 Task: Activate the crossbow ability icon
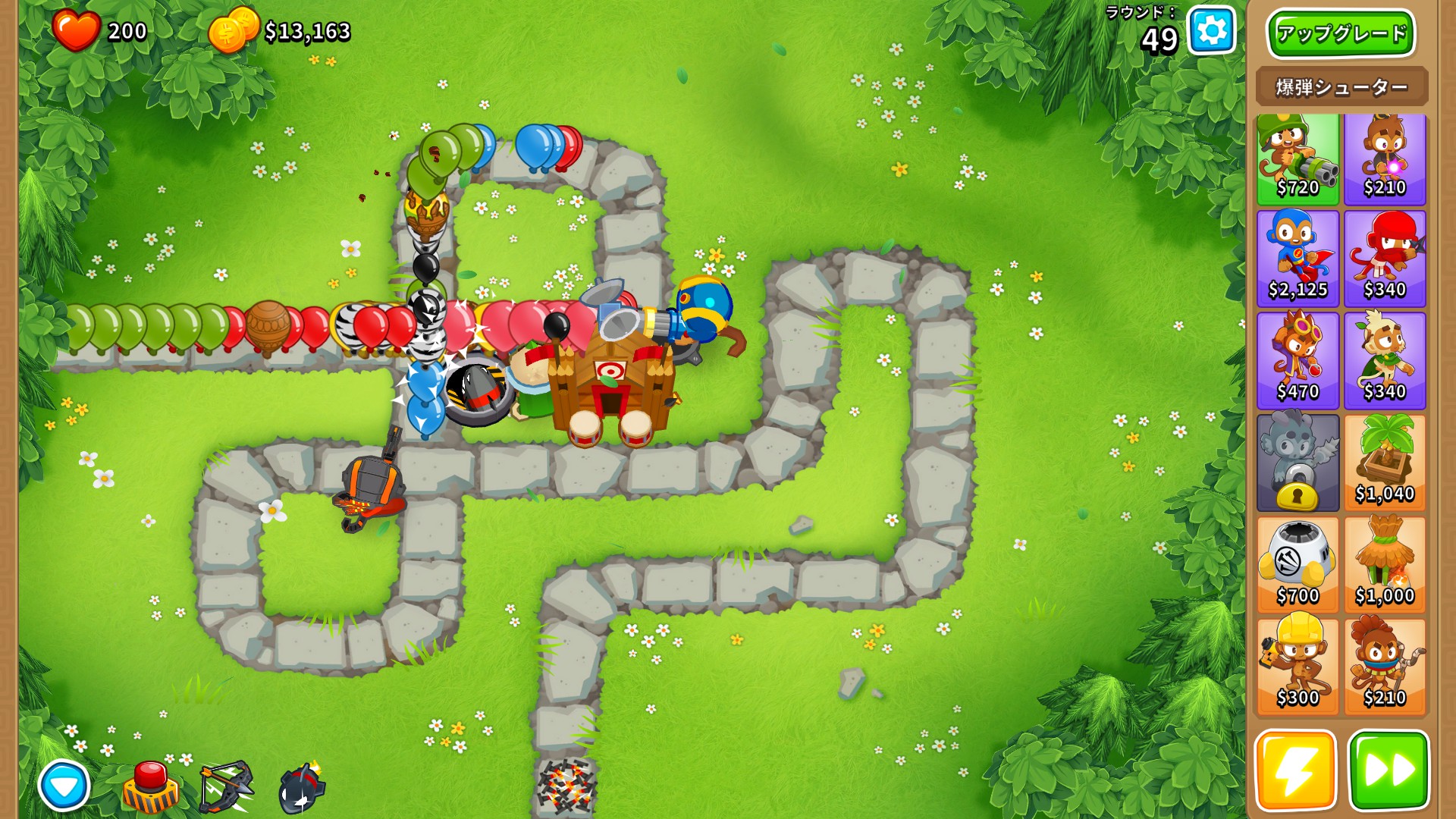(226, 787)
